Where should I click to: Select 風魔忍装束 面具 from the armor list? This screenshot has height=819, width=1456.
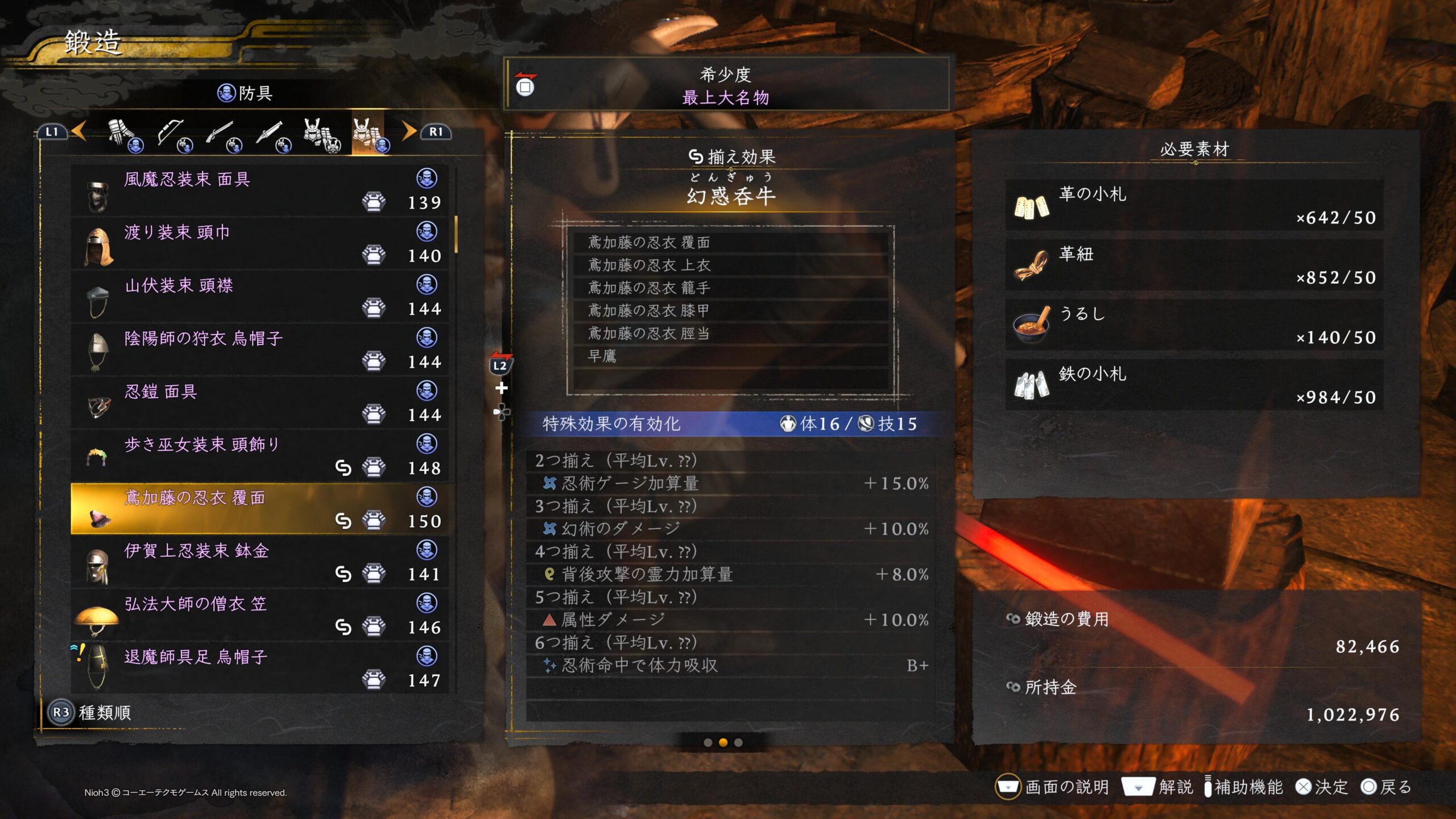click(259, 190)
